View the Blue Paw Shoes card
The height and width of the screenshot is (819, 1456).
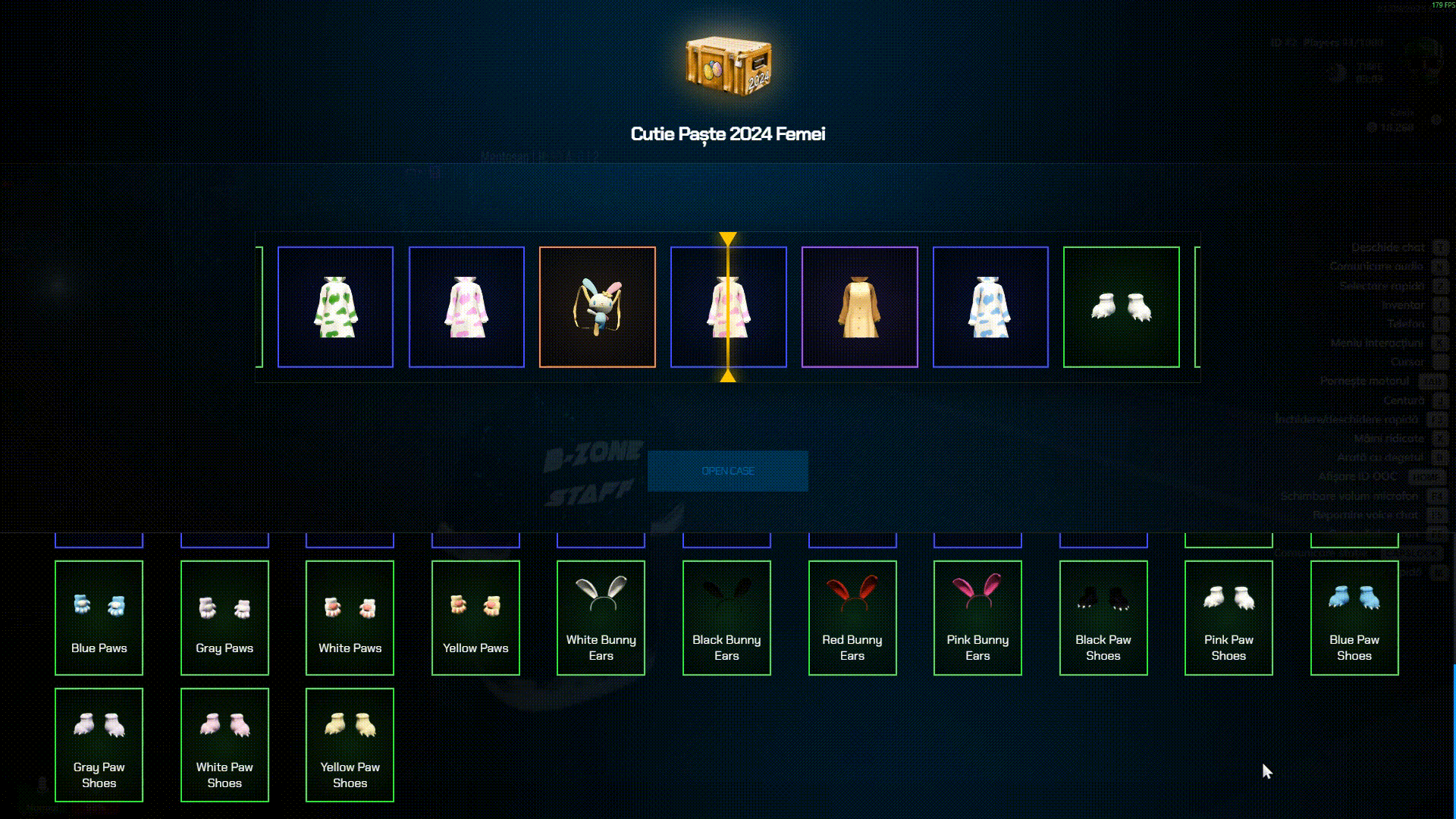(x=1354, y=617)
